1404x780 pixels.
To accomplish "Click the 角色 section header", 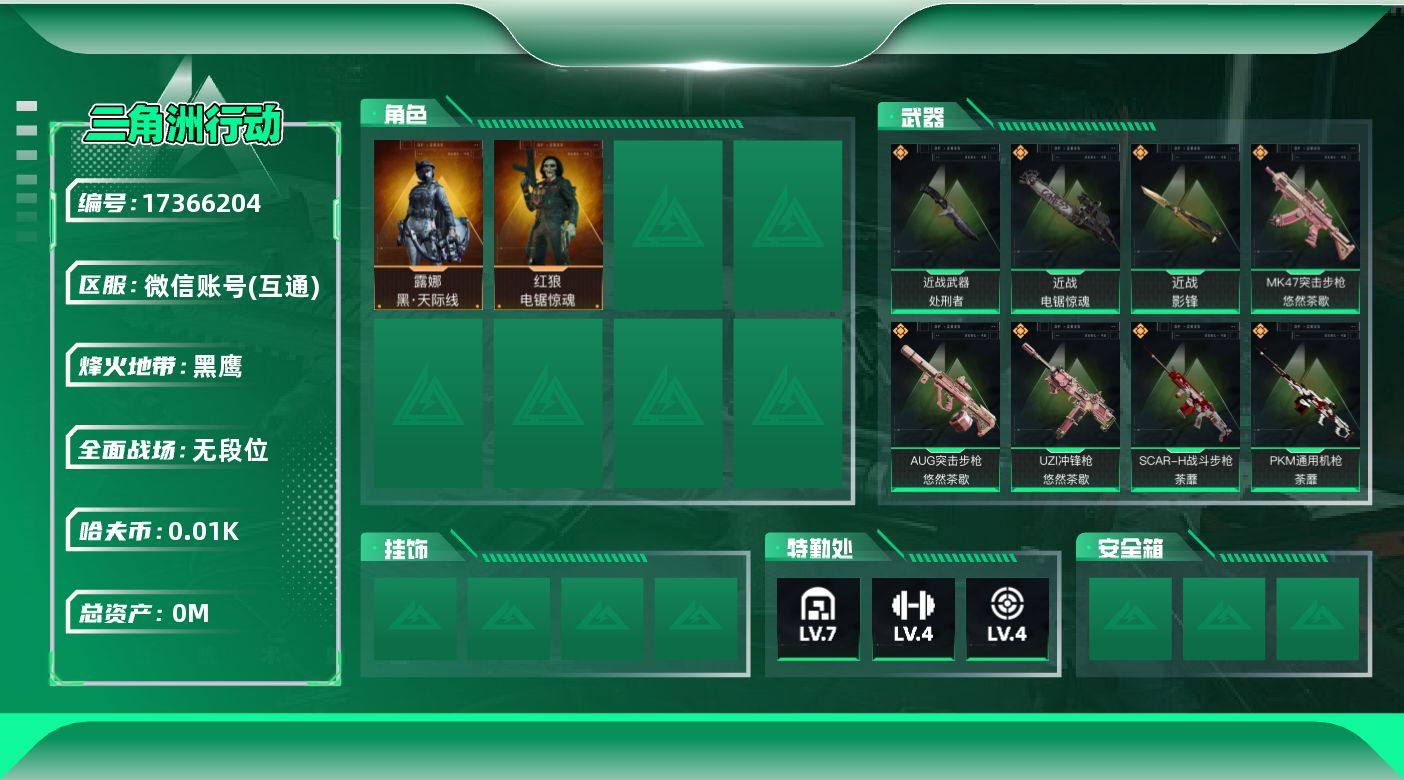I will (x=406, y=115).
